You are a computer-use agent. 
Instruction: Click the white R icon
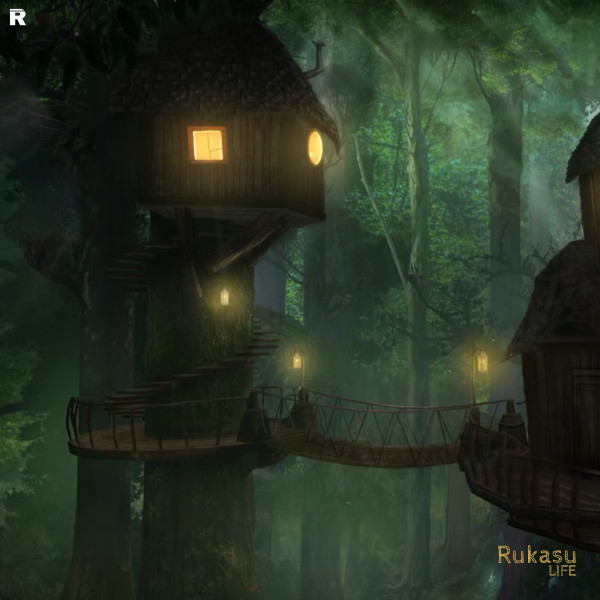[17, 17]
